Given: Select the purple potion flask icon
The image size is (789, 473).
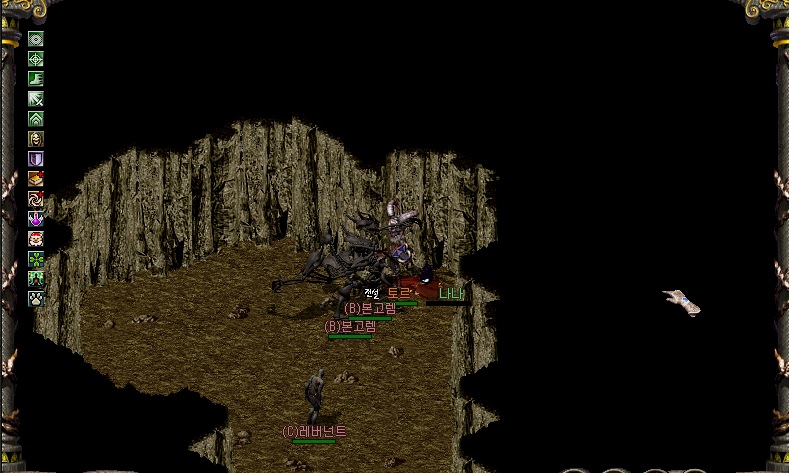Looking at the screenshot, I should [36, 219].
